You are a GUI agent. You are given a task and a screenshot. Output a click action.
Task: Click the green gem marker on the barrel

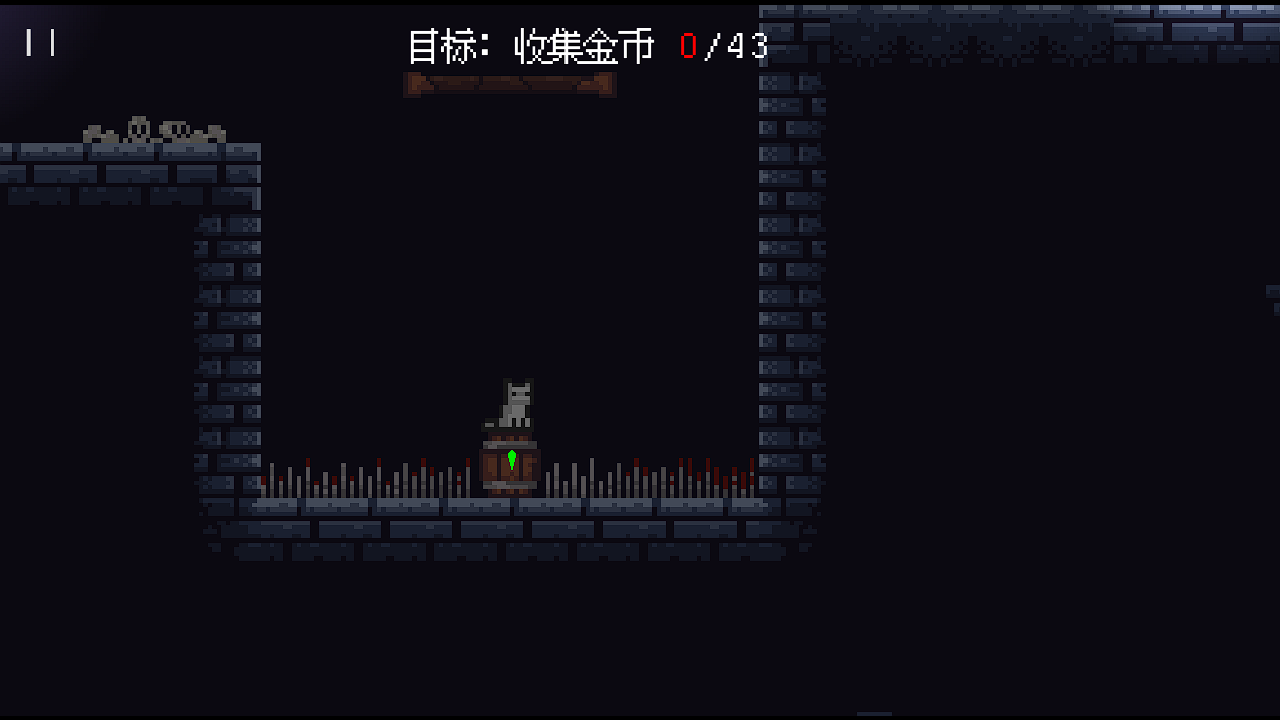click(511, 459)
